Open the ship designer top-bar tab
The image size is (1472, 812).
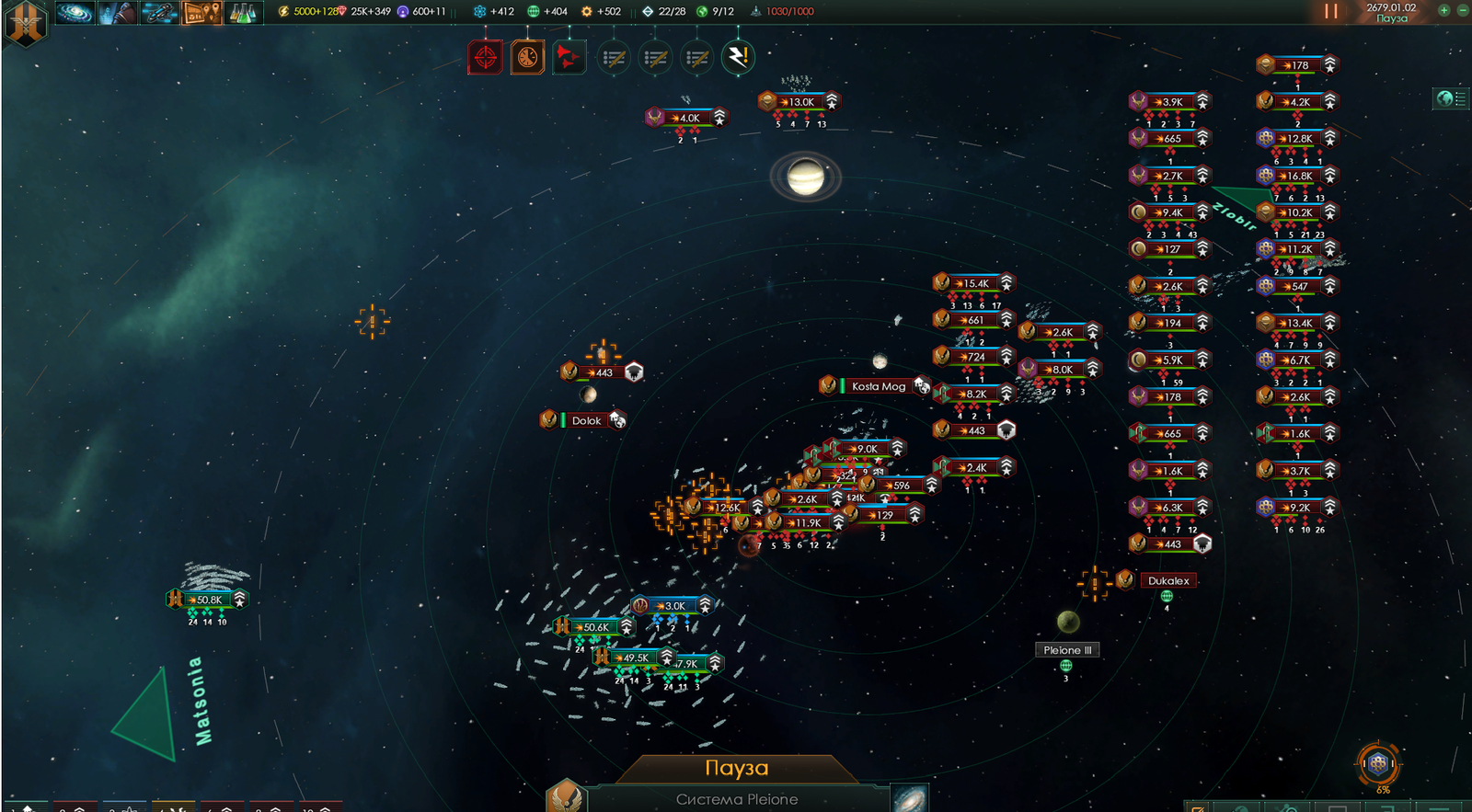(x=160, y=12)
